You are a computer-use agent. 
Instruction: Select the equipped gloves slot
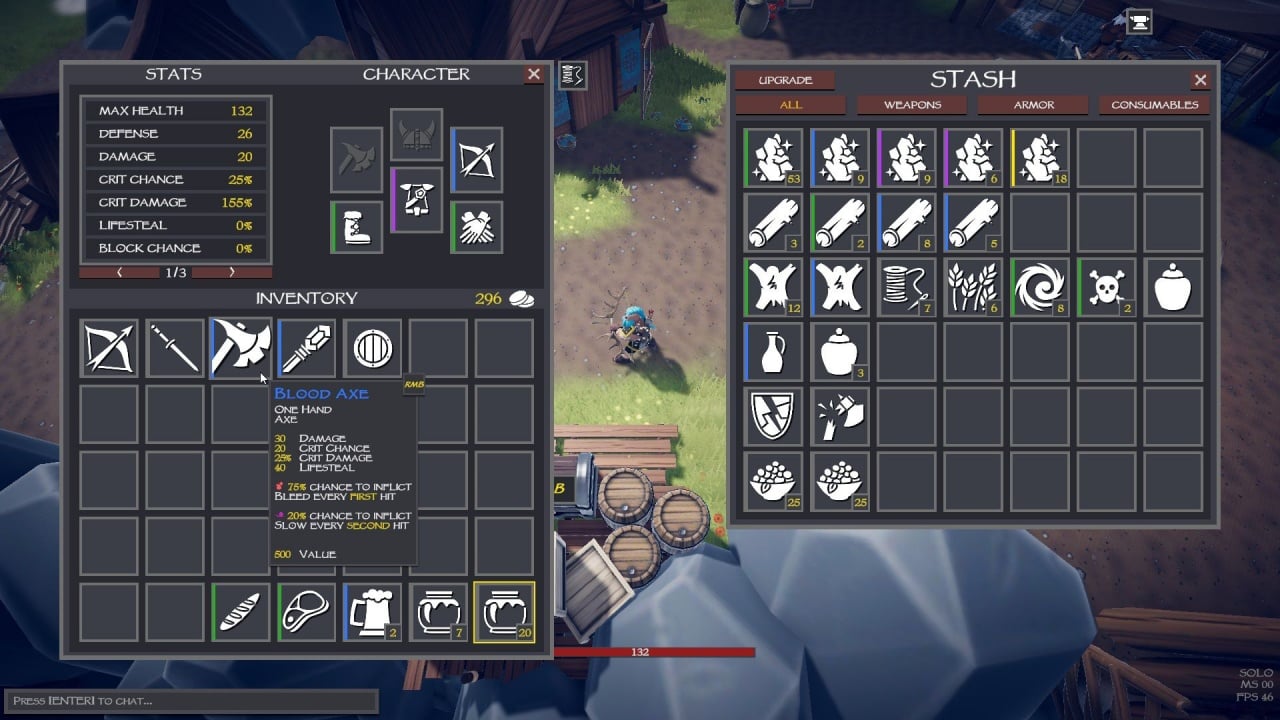point(476,227)
